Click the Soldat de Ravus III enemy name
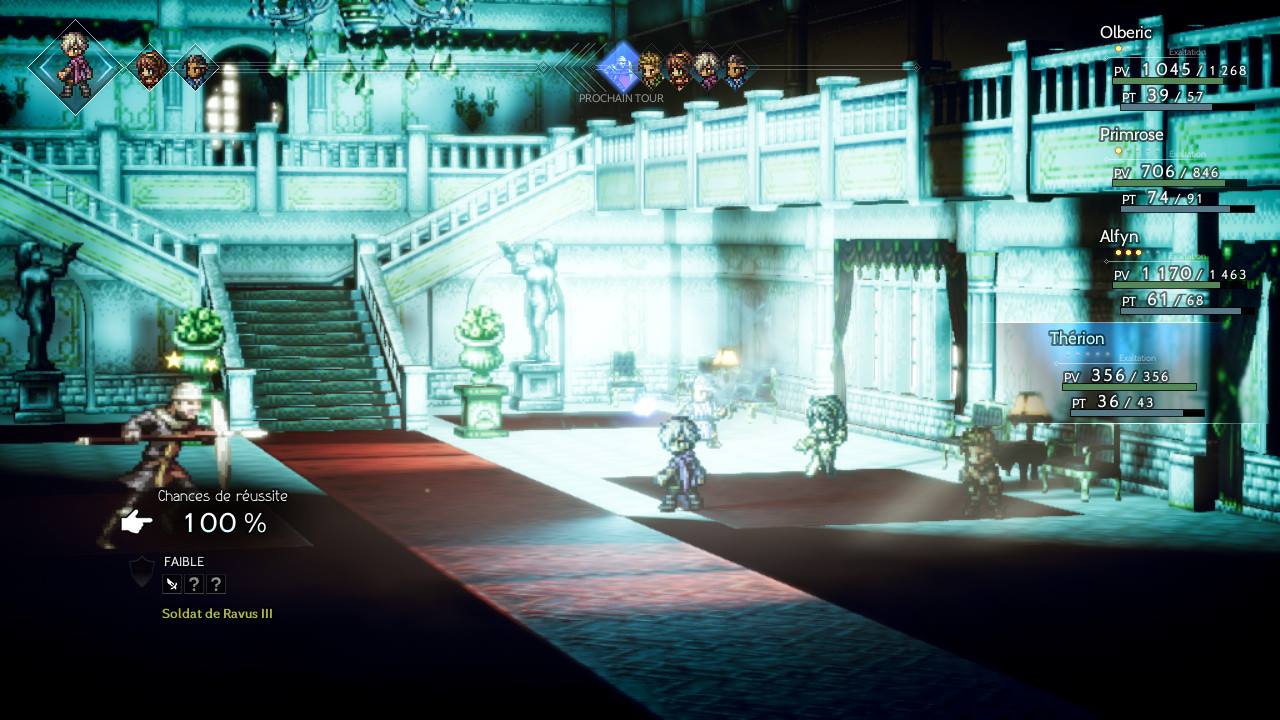 tap(218, 613)
